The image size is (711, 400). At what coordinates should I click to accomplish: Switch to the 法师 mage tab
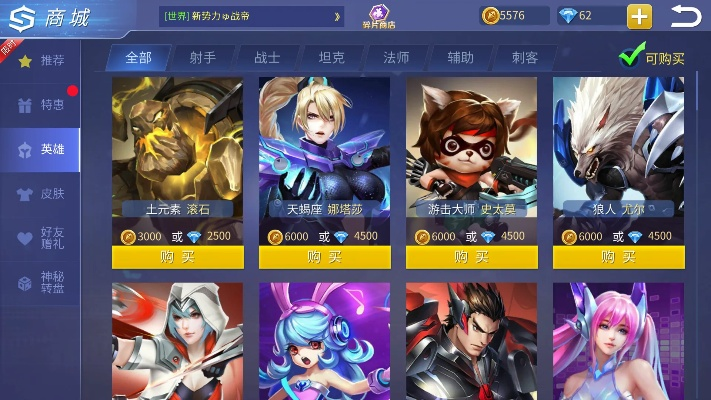(x=396, y=58)
